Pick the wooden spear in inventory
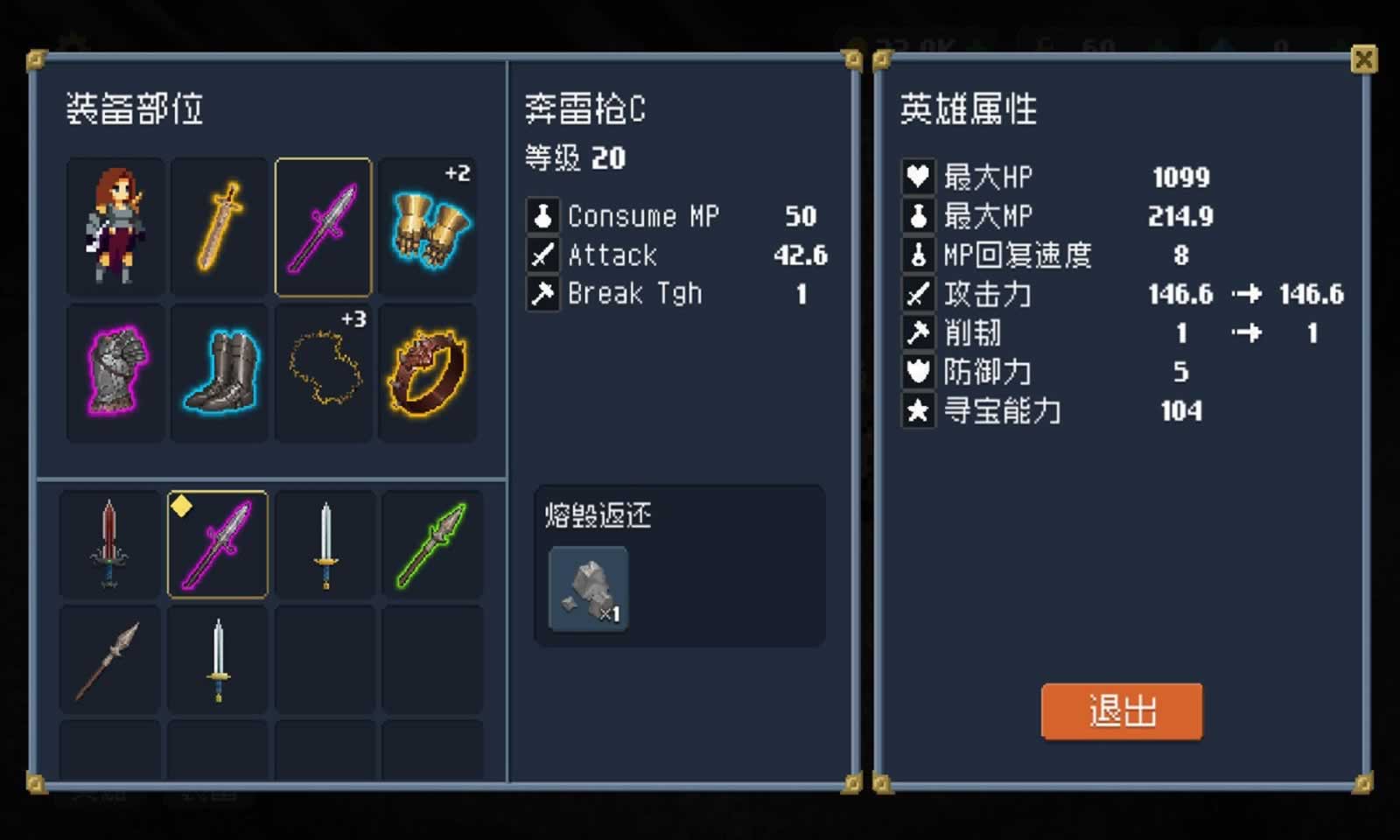The width and height of the screenshot is (1400, 840). click(108, 658)
